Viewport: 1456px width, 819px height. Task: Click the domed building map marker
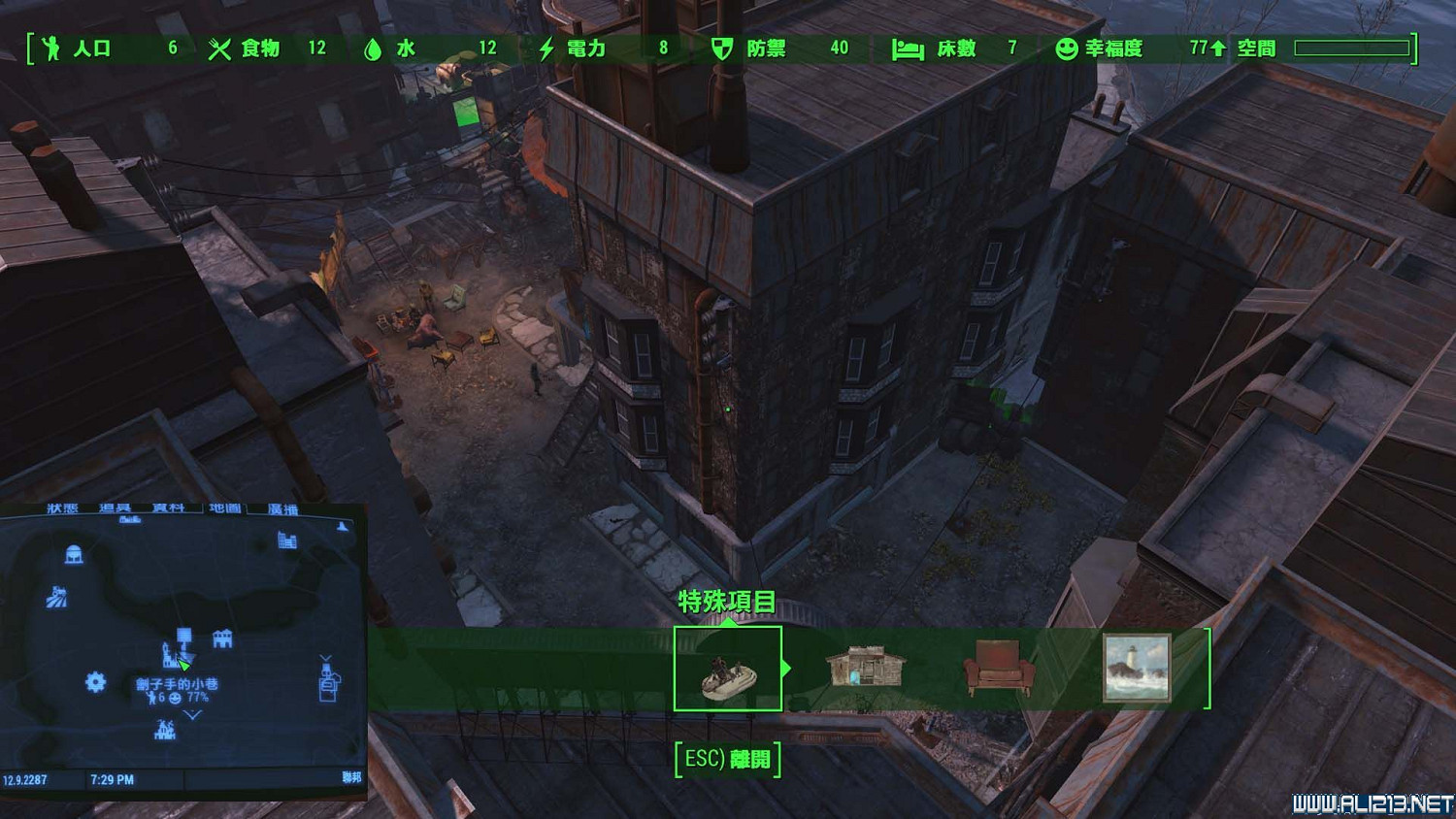[73, 555]
